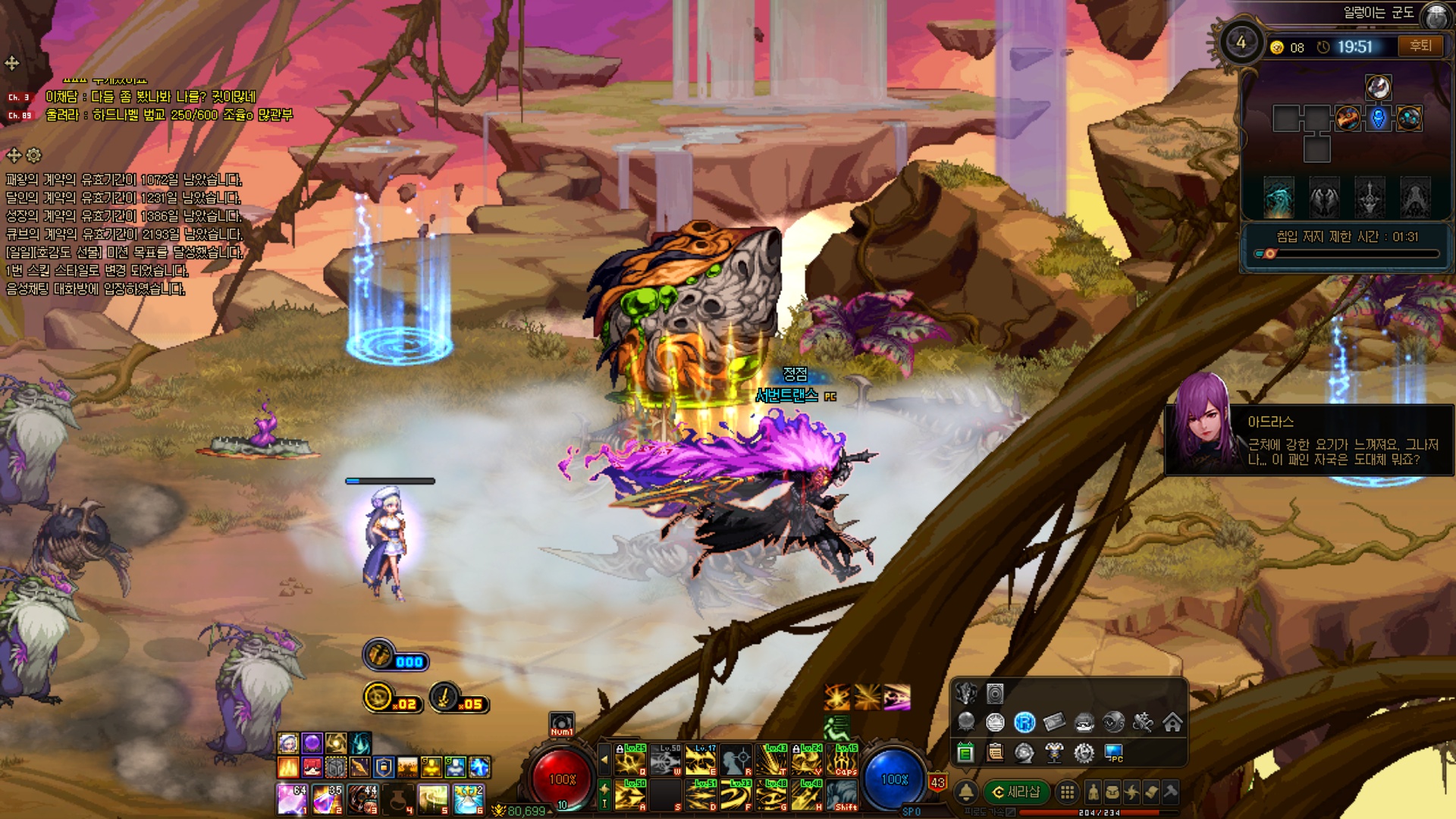Select the orange monster room on the minimap
Image resolution: width=1456 pixels, height=819 pixels.
pos(1348,118)
